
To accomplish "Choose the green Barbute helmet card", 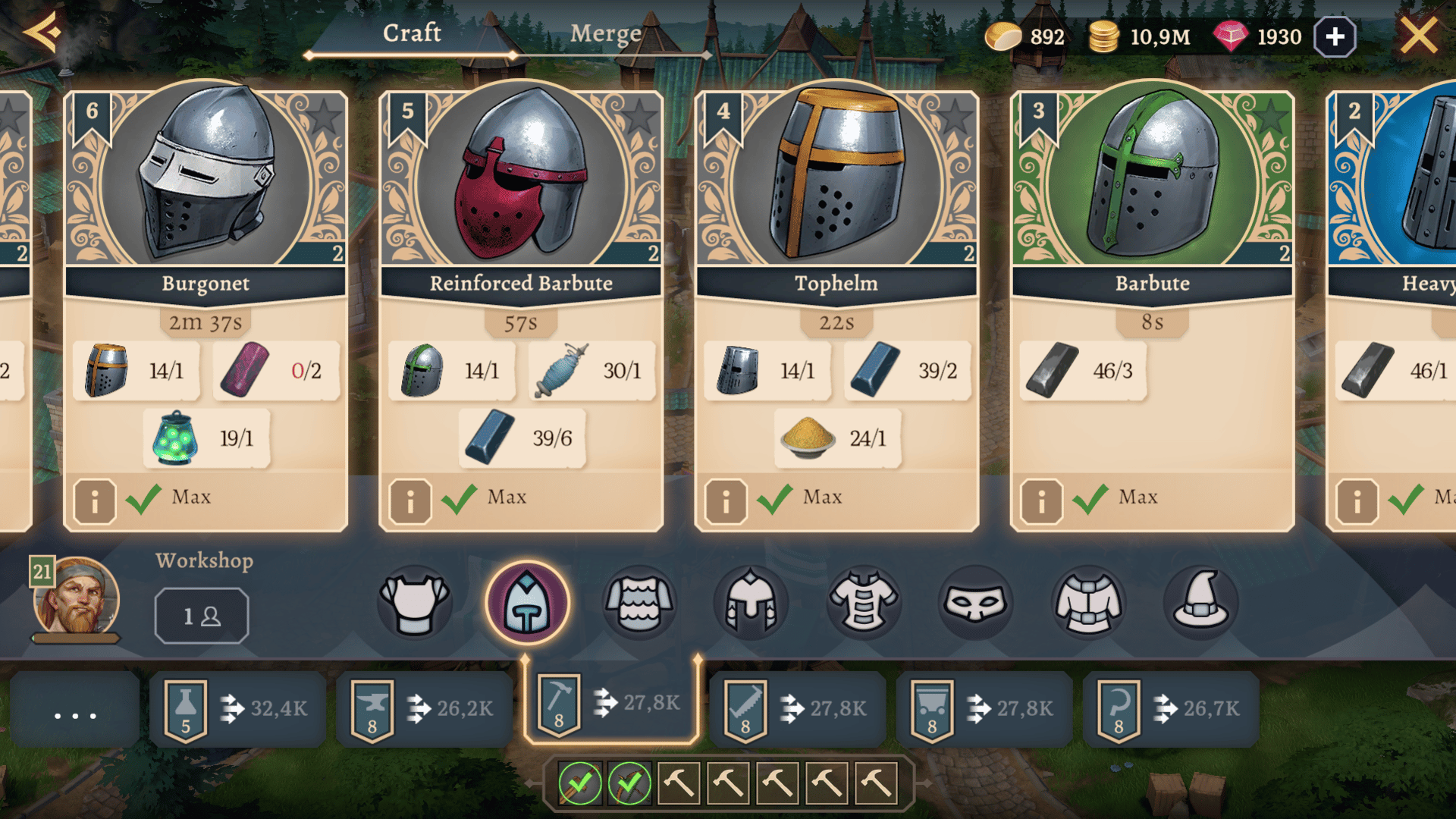I will 1152,190.
